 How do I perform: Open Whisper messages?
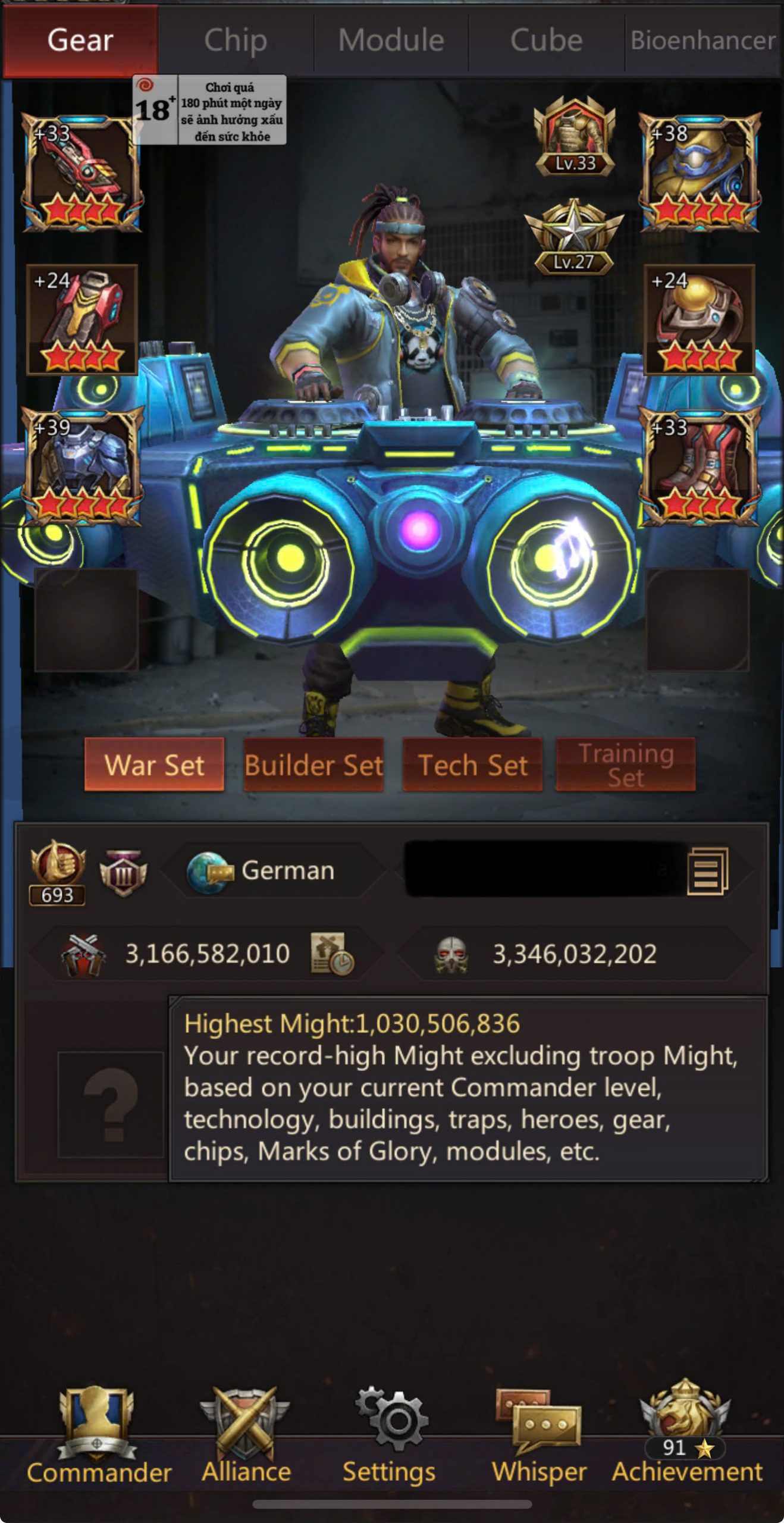[539, 1435]
